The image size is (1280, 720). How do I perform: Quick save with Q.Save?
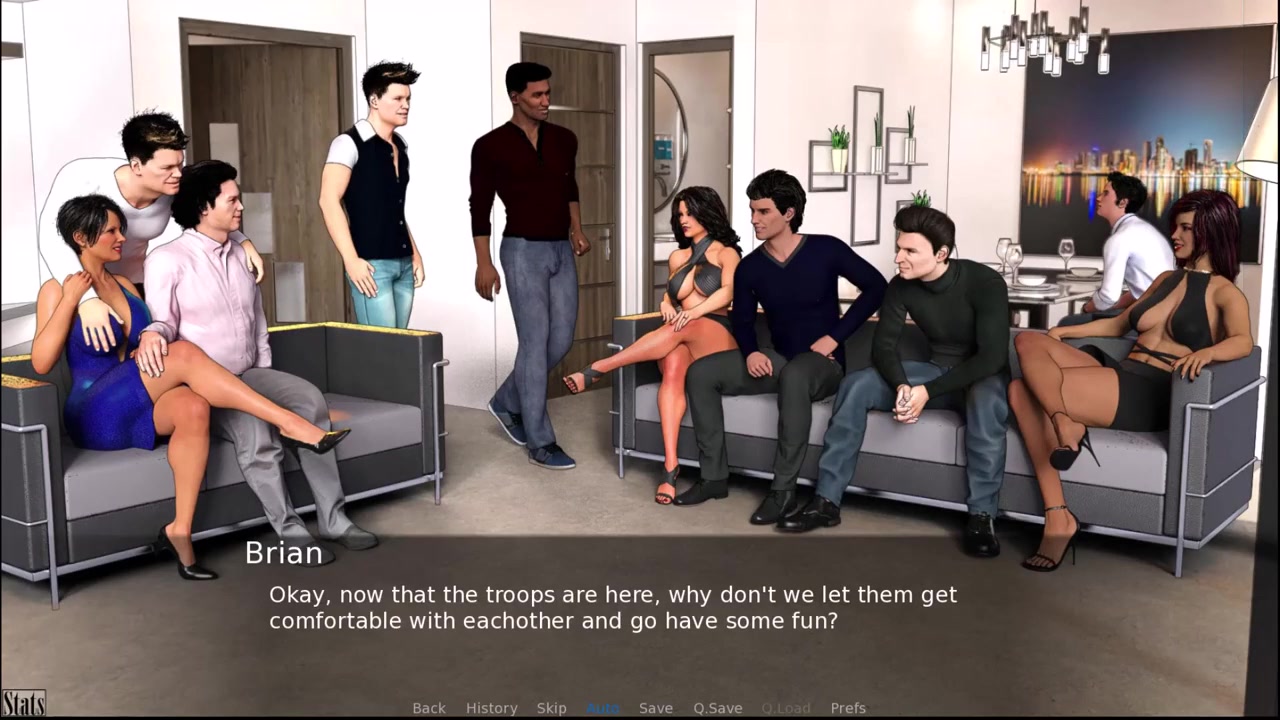[x=718, y=708]
